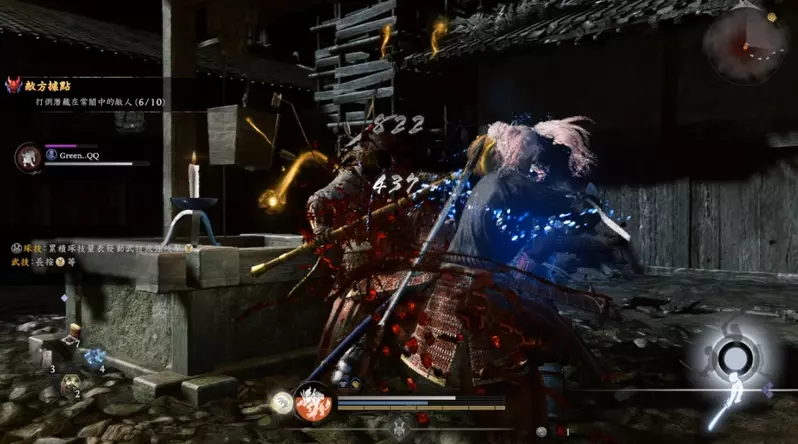Click the red oni mask objective icon
The height and width of the screenshot is (444, 798).
(16, 88)
